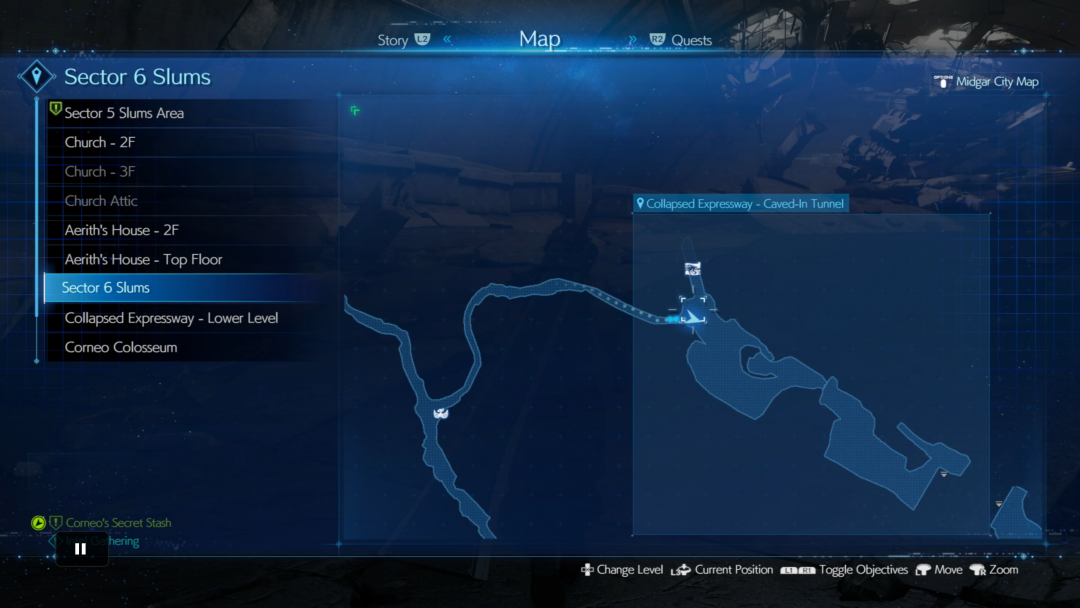Show Aerith's House - 2F map
The height and width of the screenshot is (608, 1080).
click(122, 230)
